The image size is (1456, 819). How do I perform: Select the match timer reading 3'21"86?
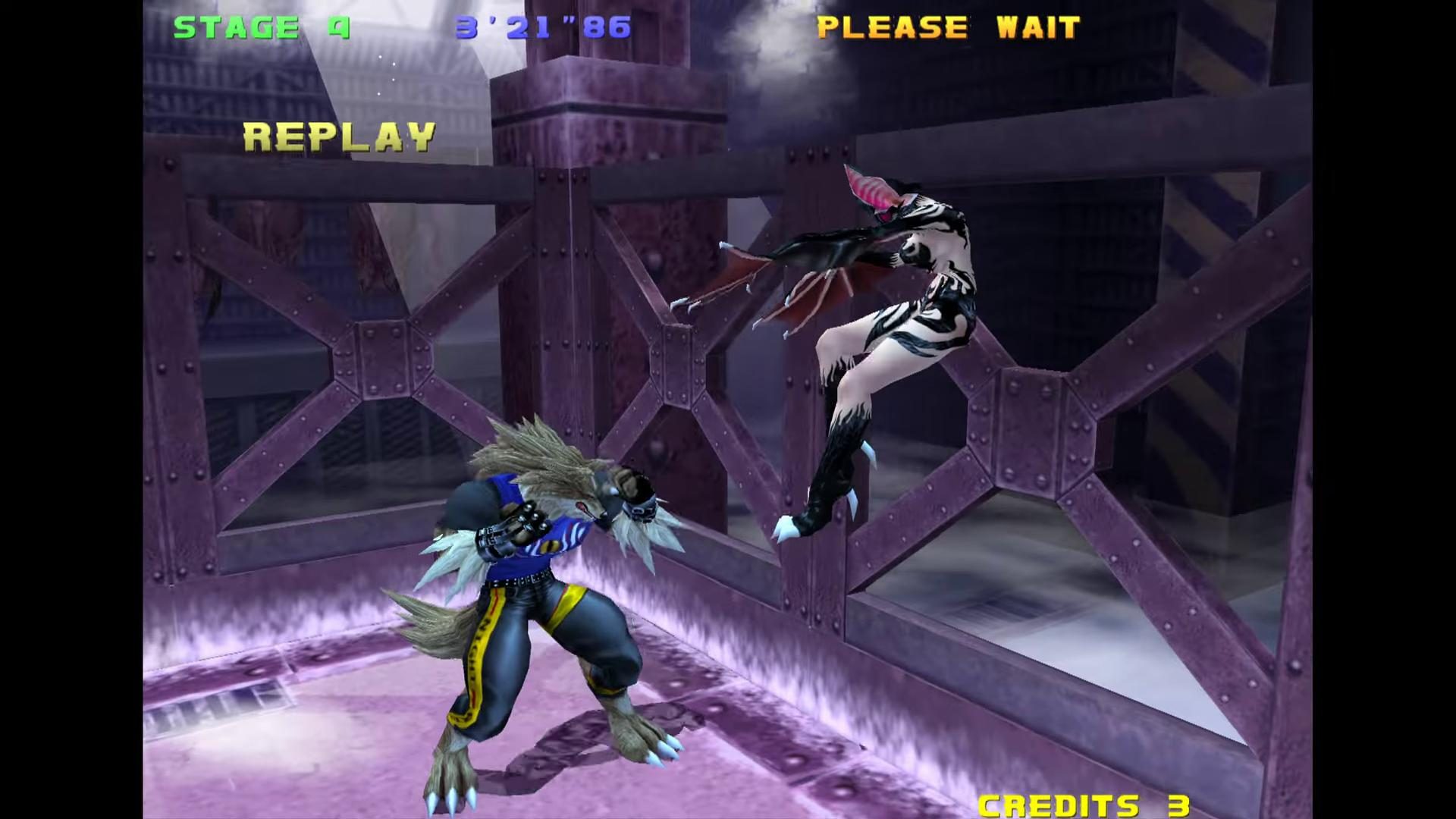point(542,27)
